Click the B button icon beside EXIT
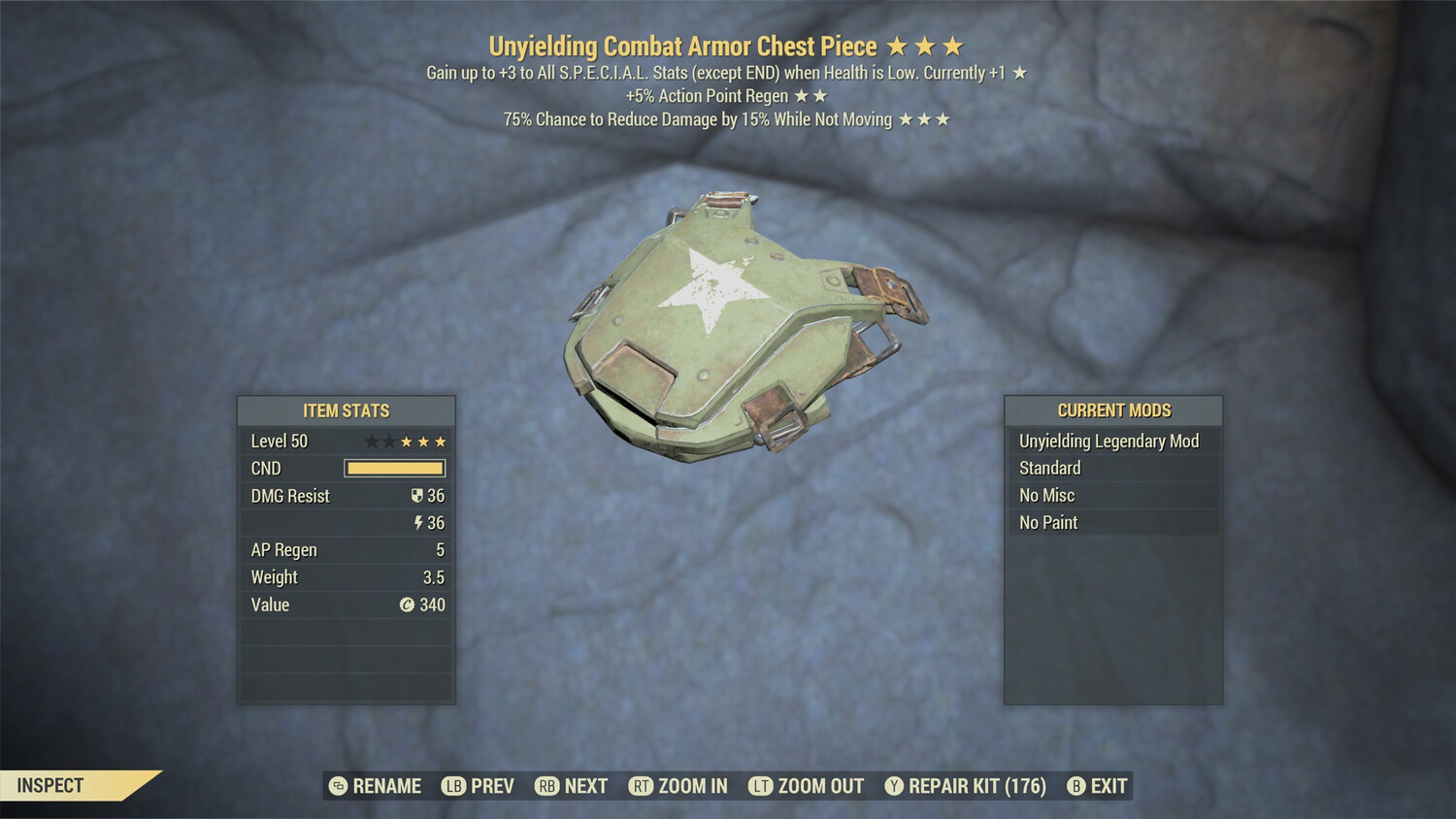 point(1075,786)
